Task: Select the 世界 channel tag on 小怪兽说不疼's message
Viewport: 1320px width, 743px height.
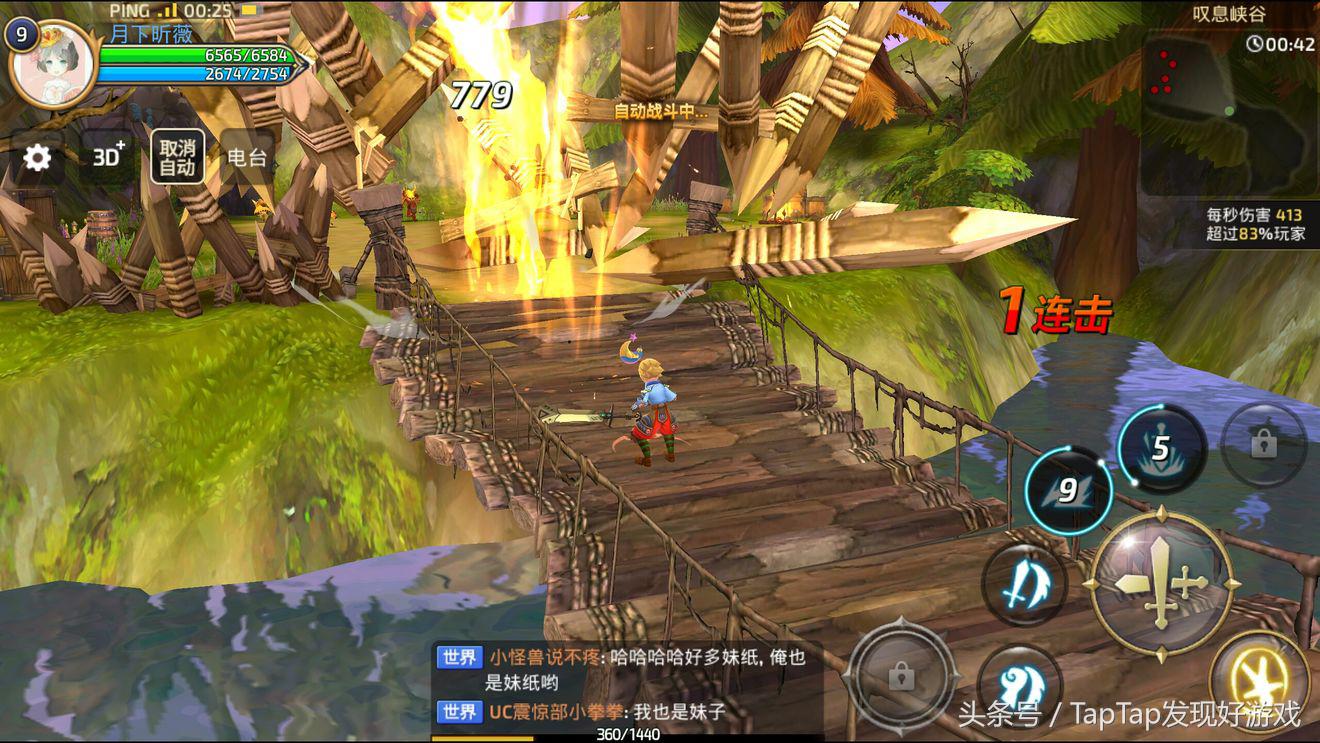Action: pos(460,657)
